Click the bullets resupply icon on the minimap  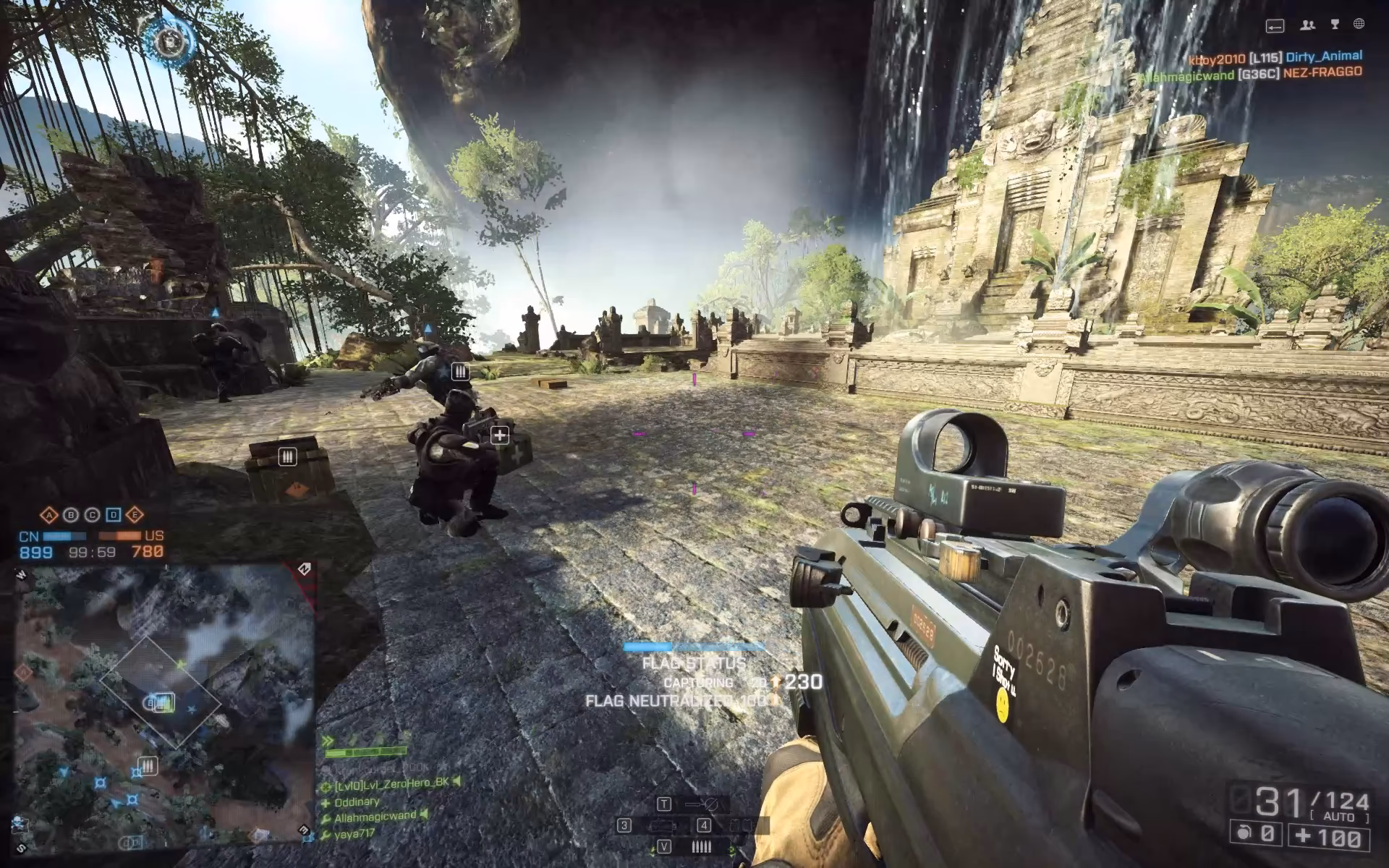(148, 765)
